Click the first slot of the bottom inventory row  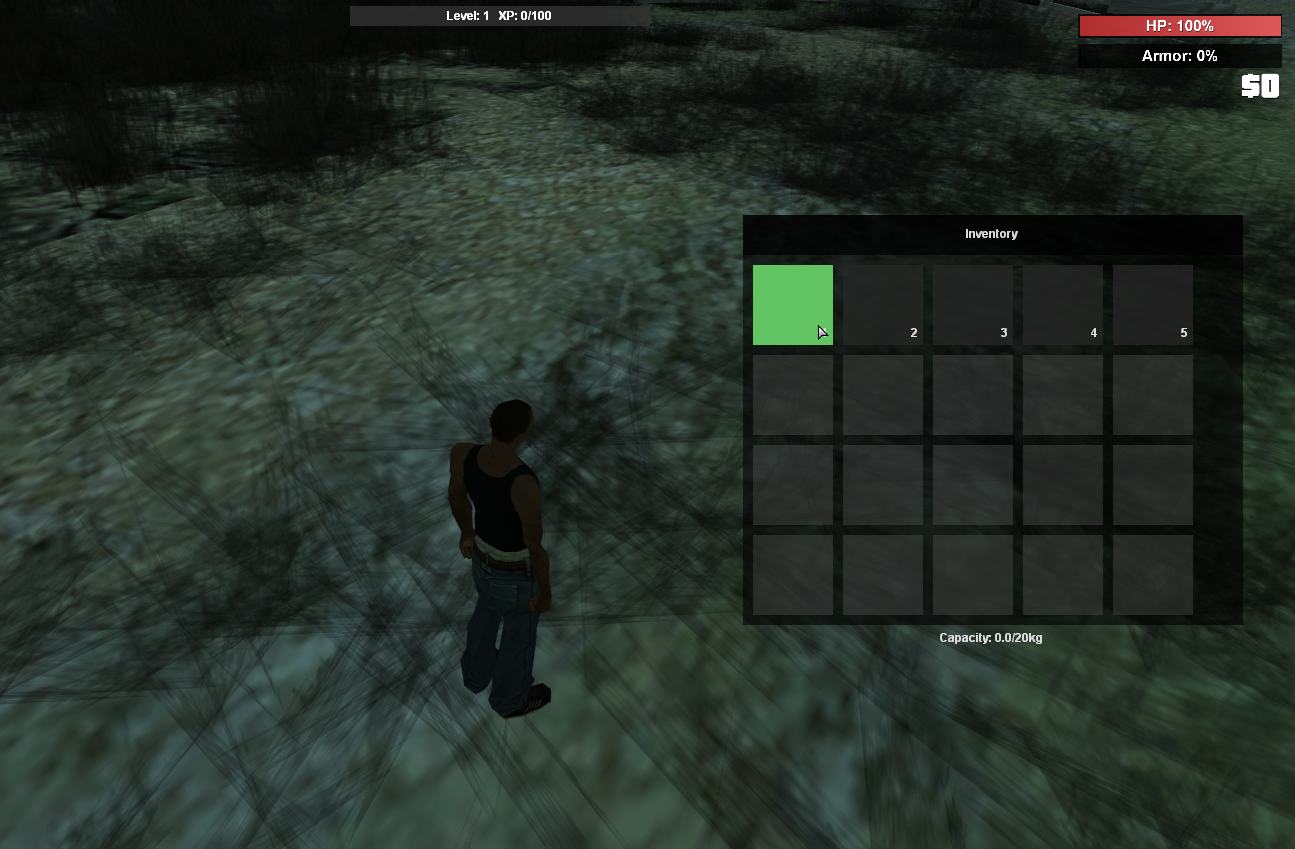[x=792, y=574]
